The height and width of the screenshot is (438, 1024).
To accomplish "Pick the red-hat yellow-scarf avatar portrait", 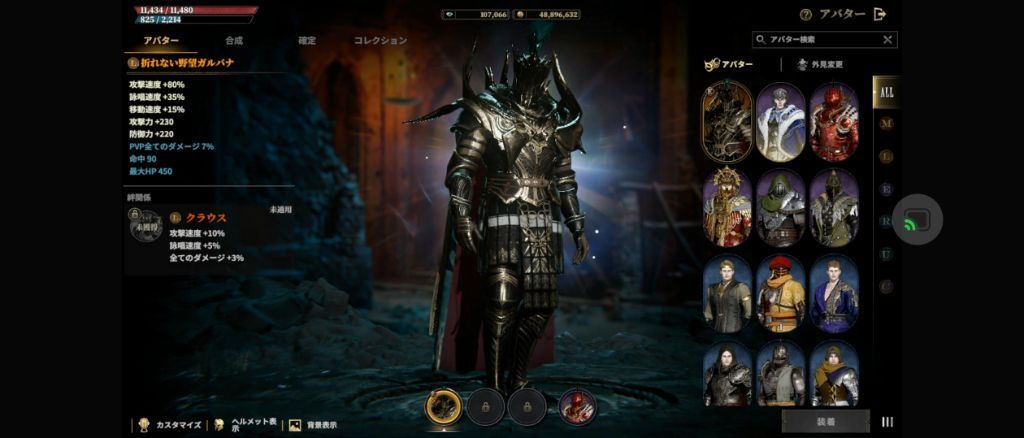I will tap(781, 293).
